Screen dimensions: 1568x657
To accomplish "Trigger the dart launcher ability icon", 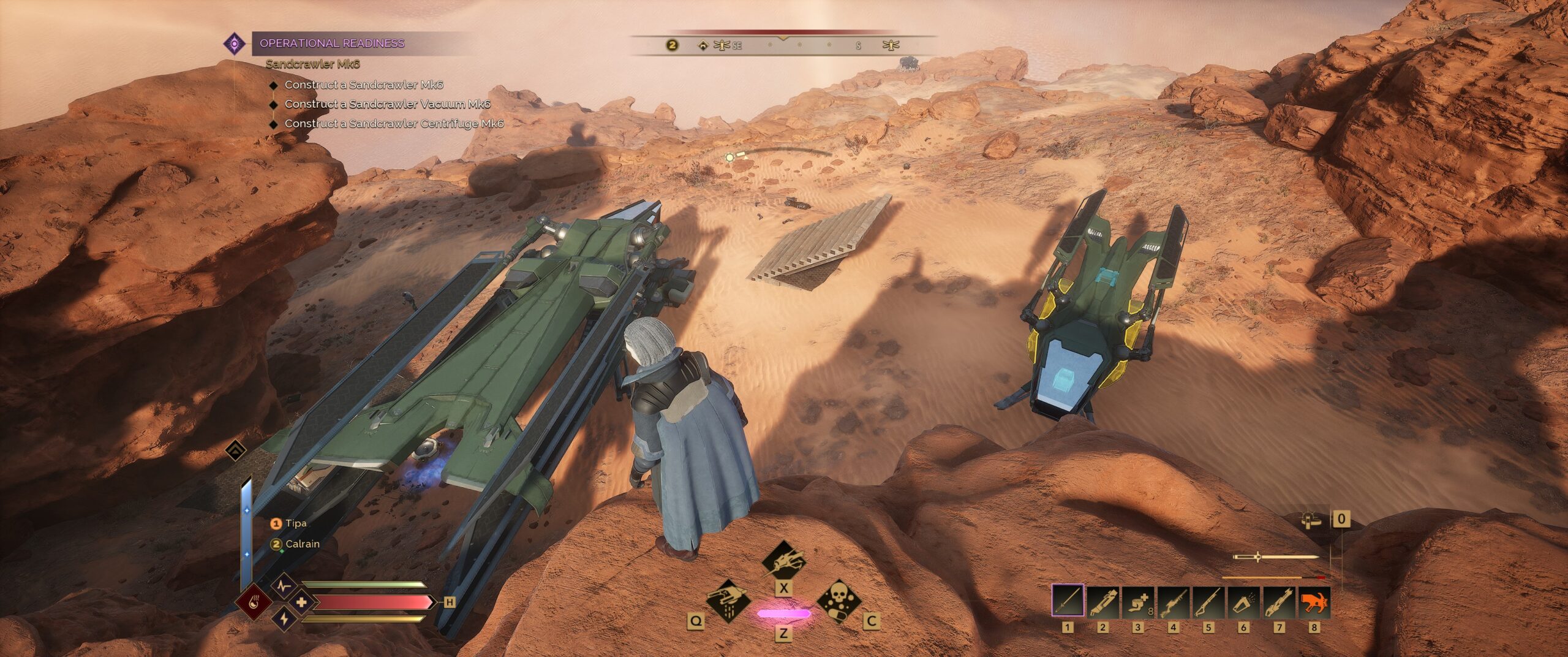I will [x=783, y=560].
